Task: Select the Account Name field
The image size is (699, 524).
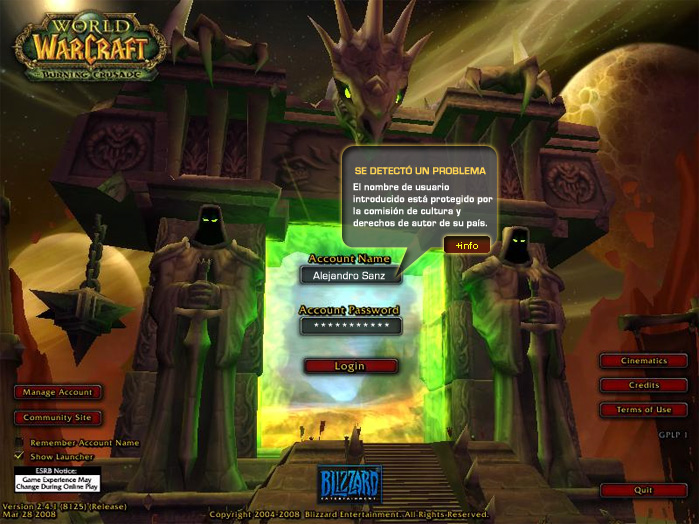Action: click(x=350, y=275)
